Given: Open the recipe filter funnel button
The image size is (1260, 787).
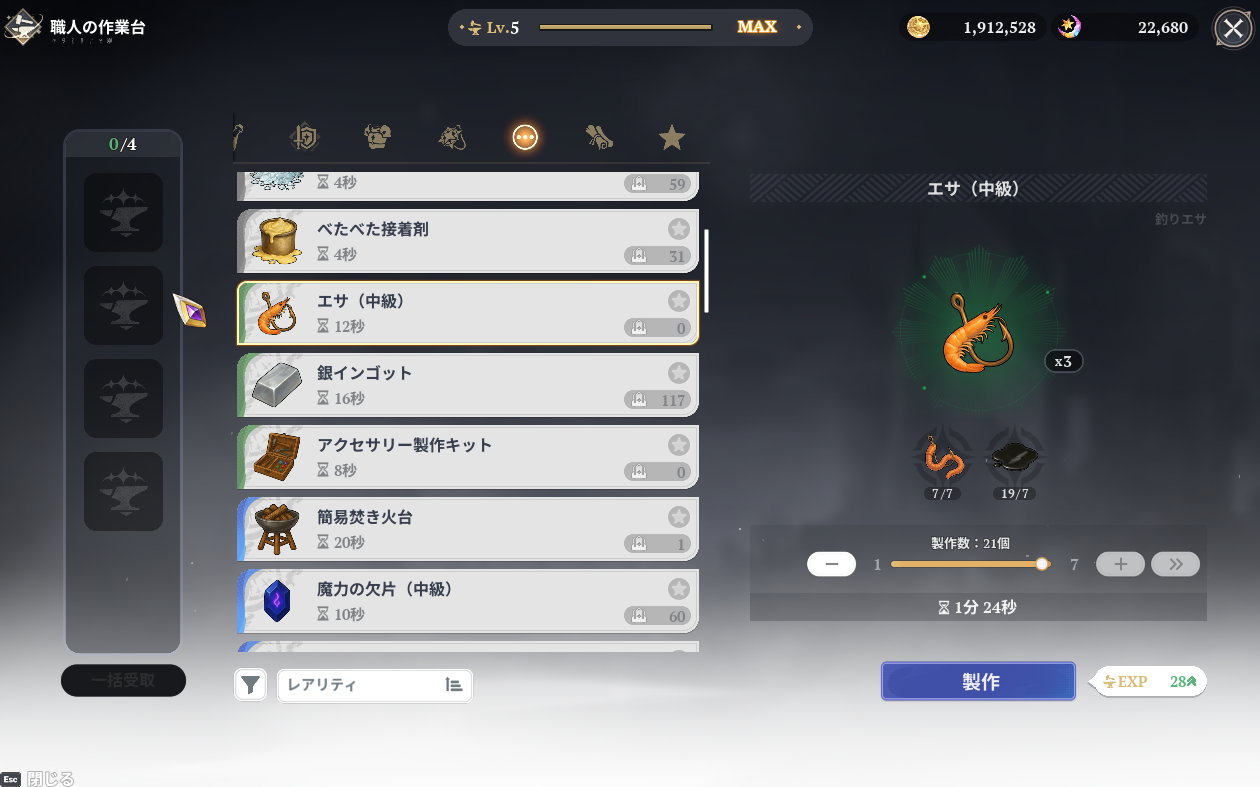Looking at the screenshot, I should click(250, 685).
